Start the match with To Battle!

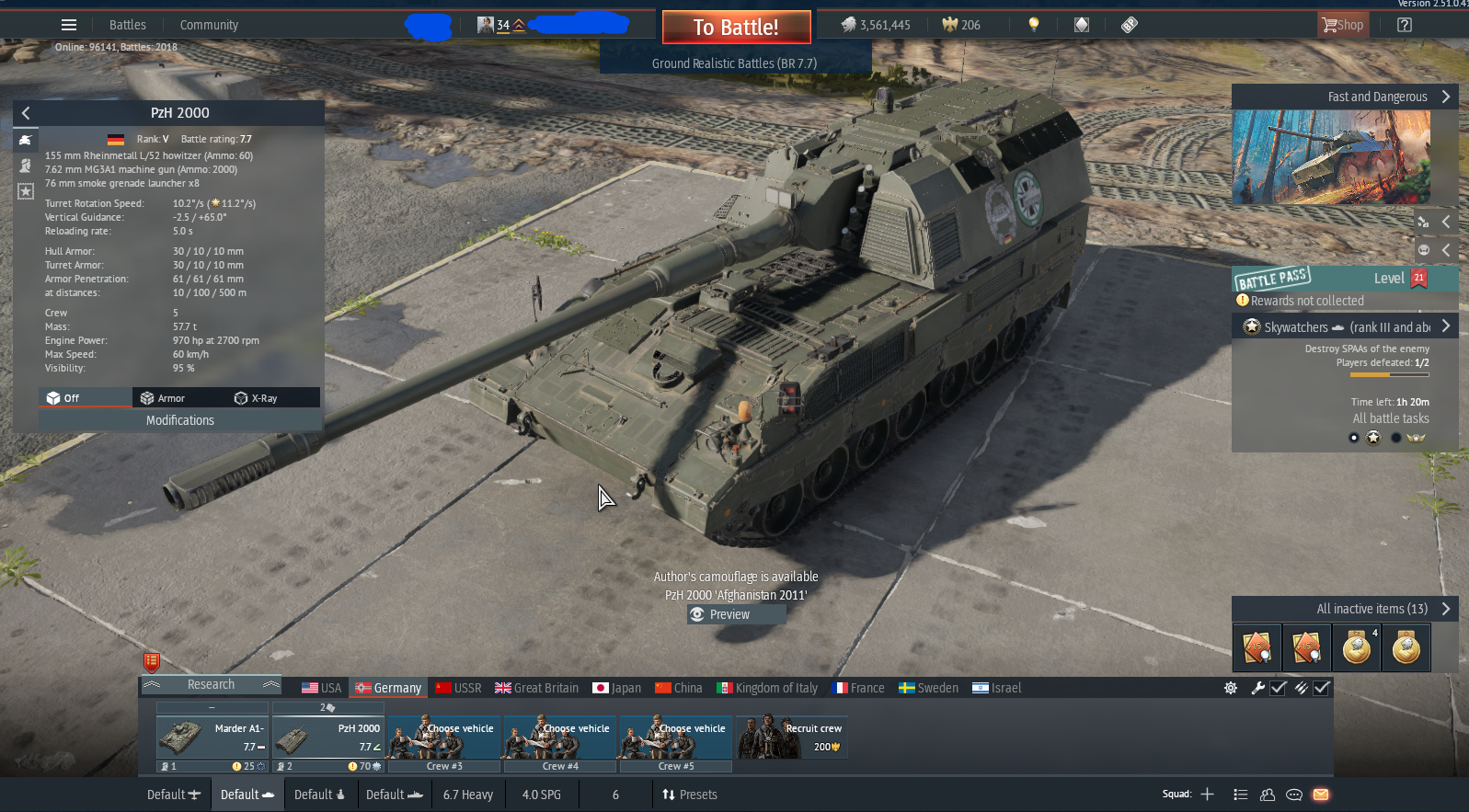click(x=736, y=28)
